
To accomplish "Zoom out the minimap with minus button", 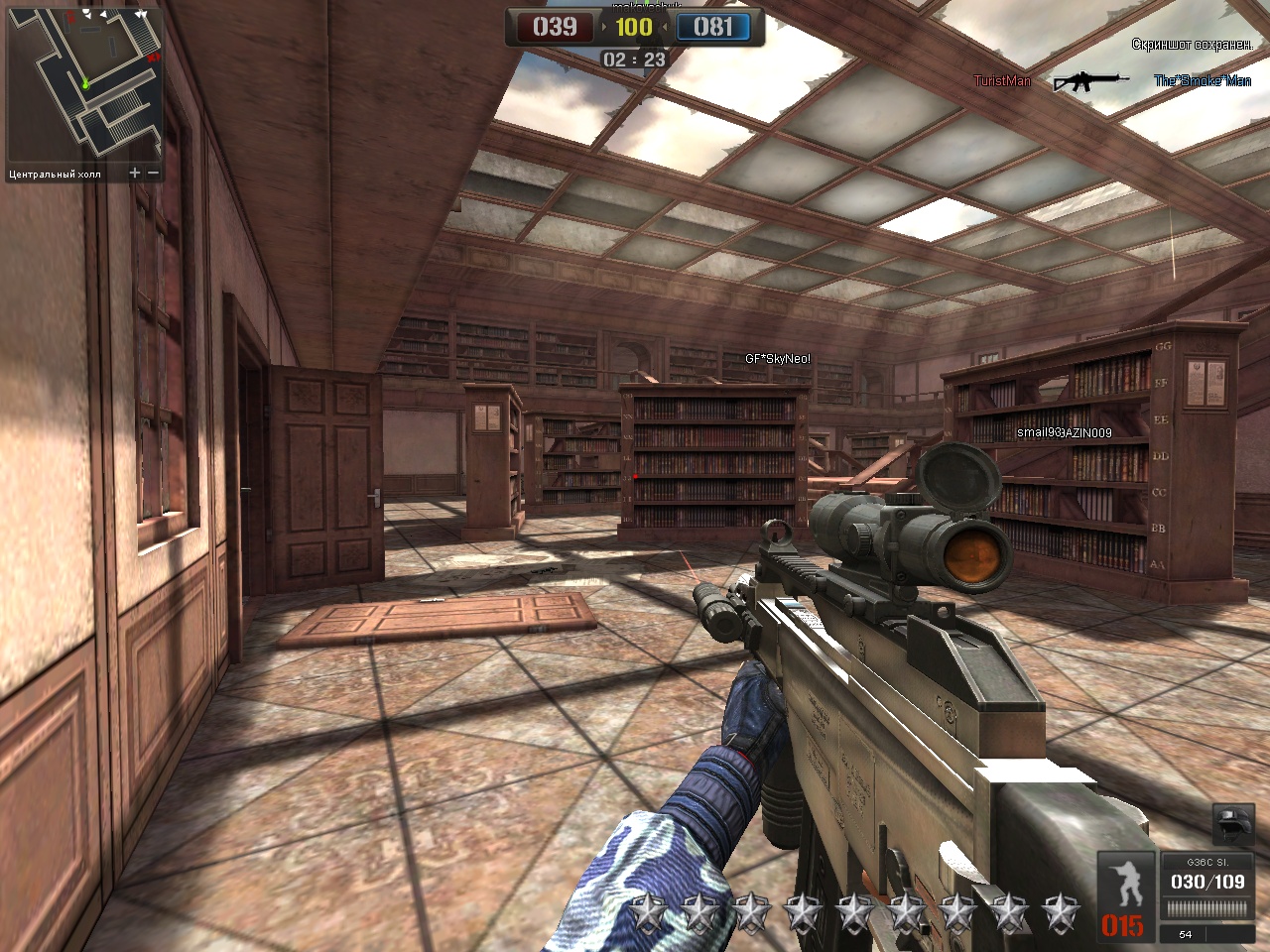I will [x=154, y=174].
